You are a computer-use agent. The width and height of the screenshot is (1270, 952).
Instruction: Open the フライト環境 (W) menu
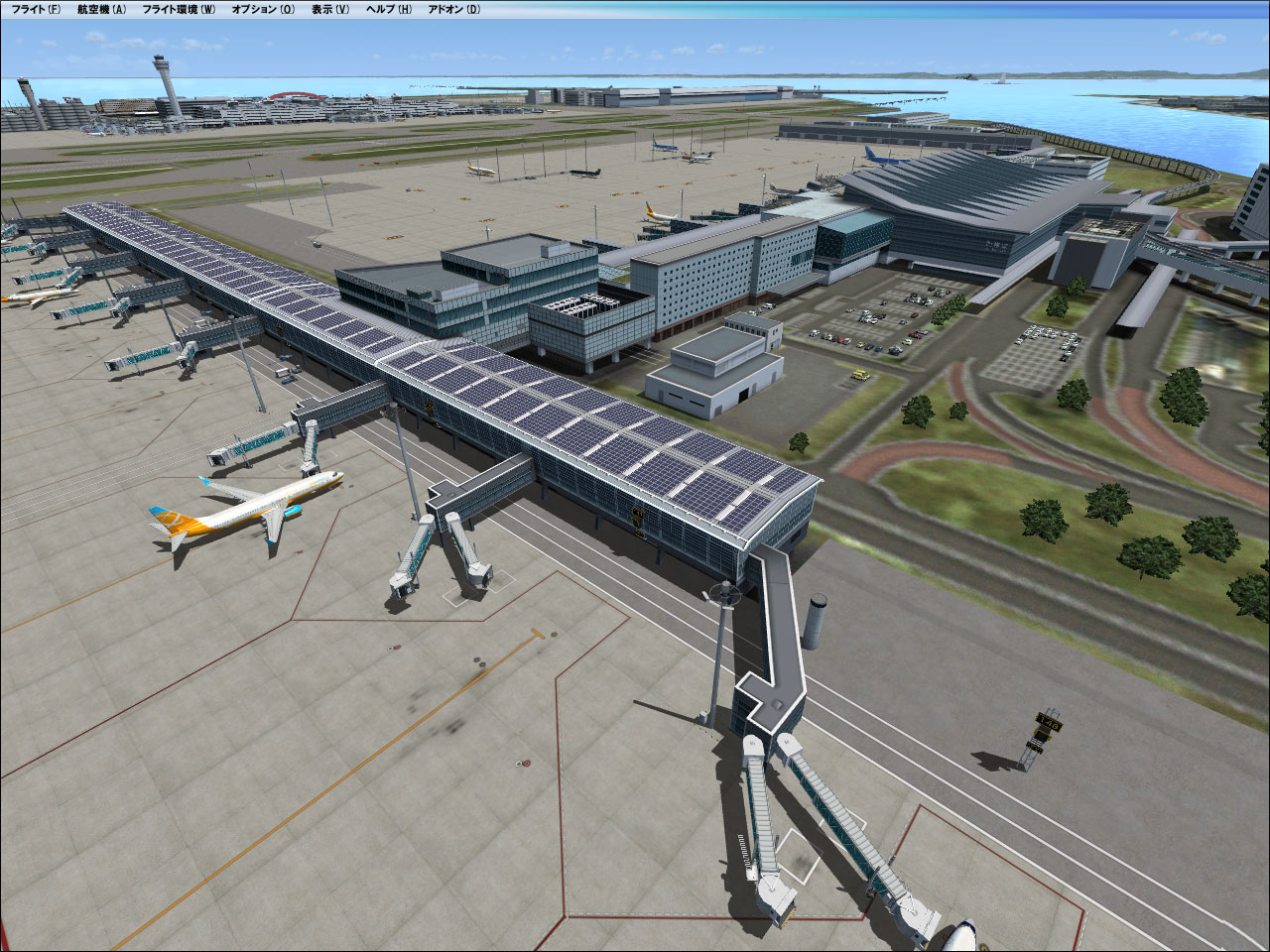(179, 9)
